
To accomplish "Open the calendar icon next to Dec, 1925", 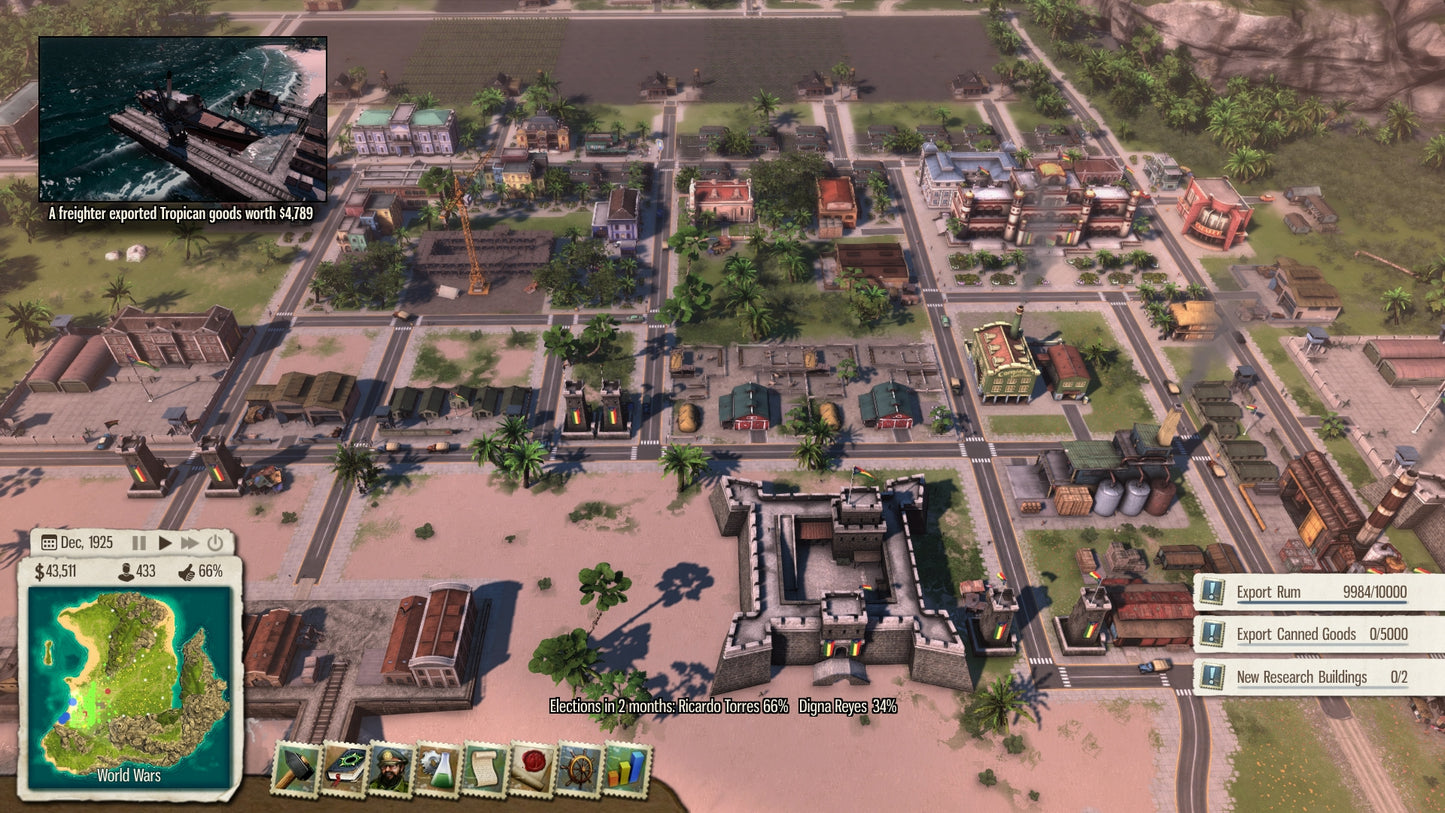I will (48, 541).
